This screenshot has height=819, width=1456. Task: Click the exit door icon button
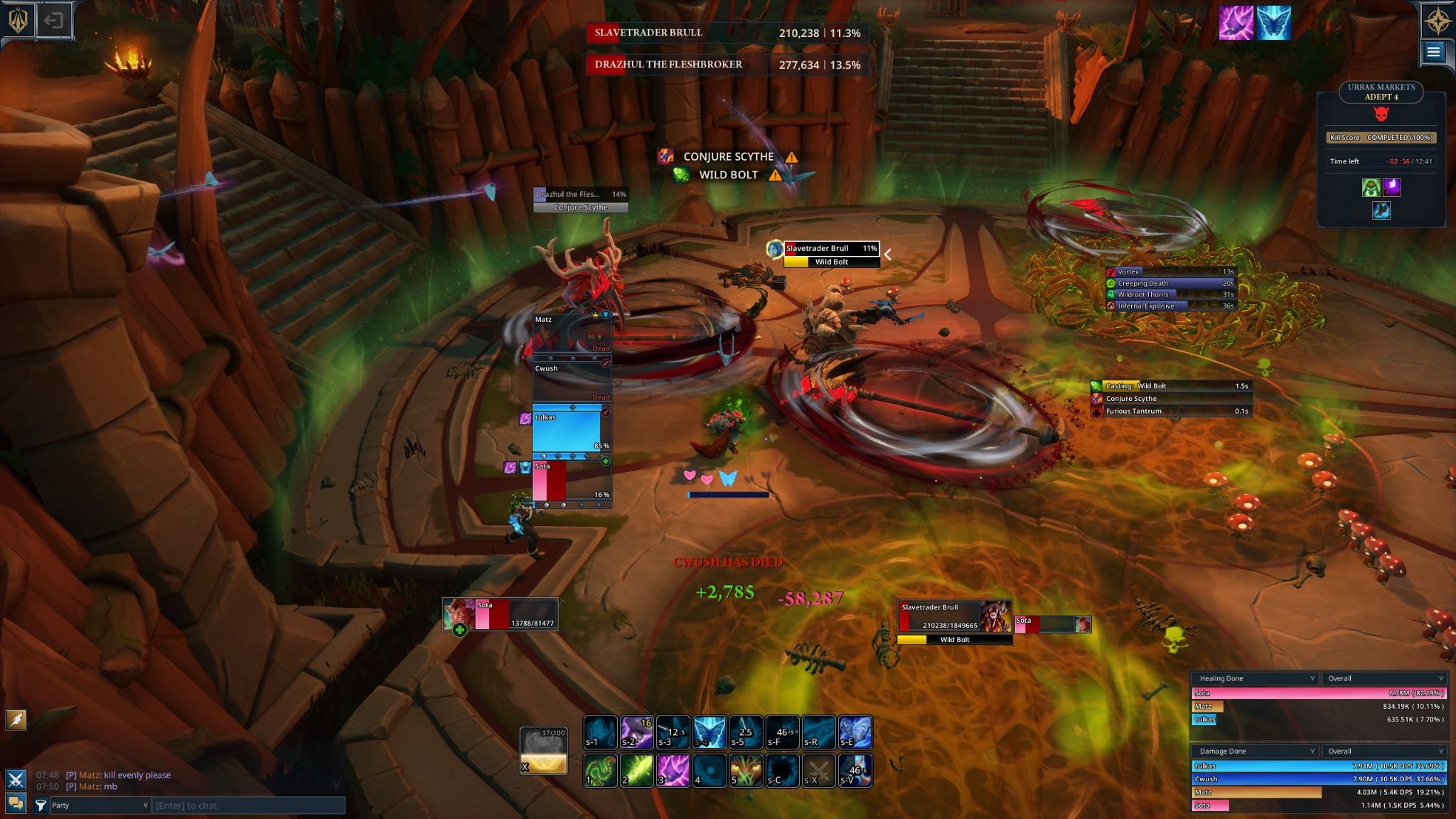[x=53, y=21]
